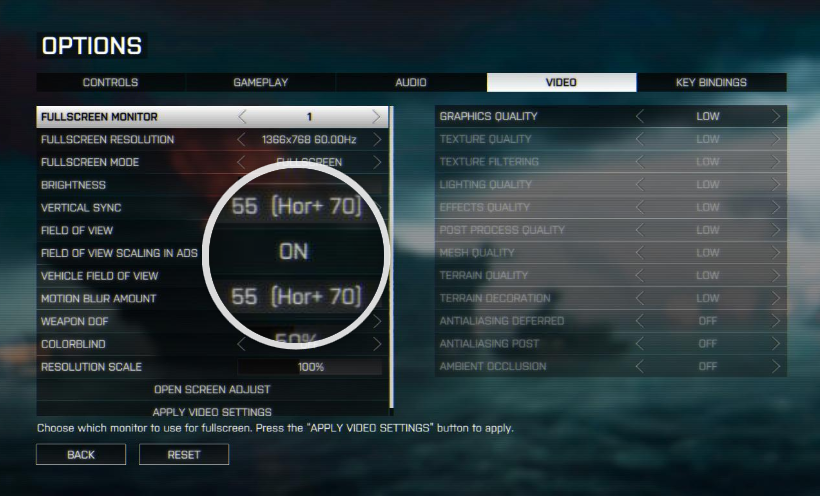Select the Audio tab
Image resolution: width=820 pixels, height=496 pixels.
coord(411,82)
